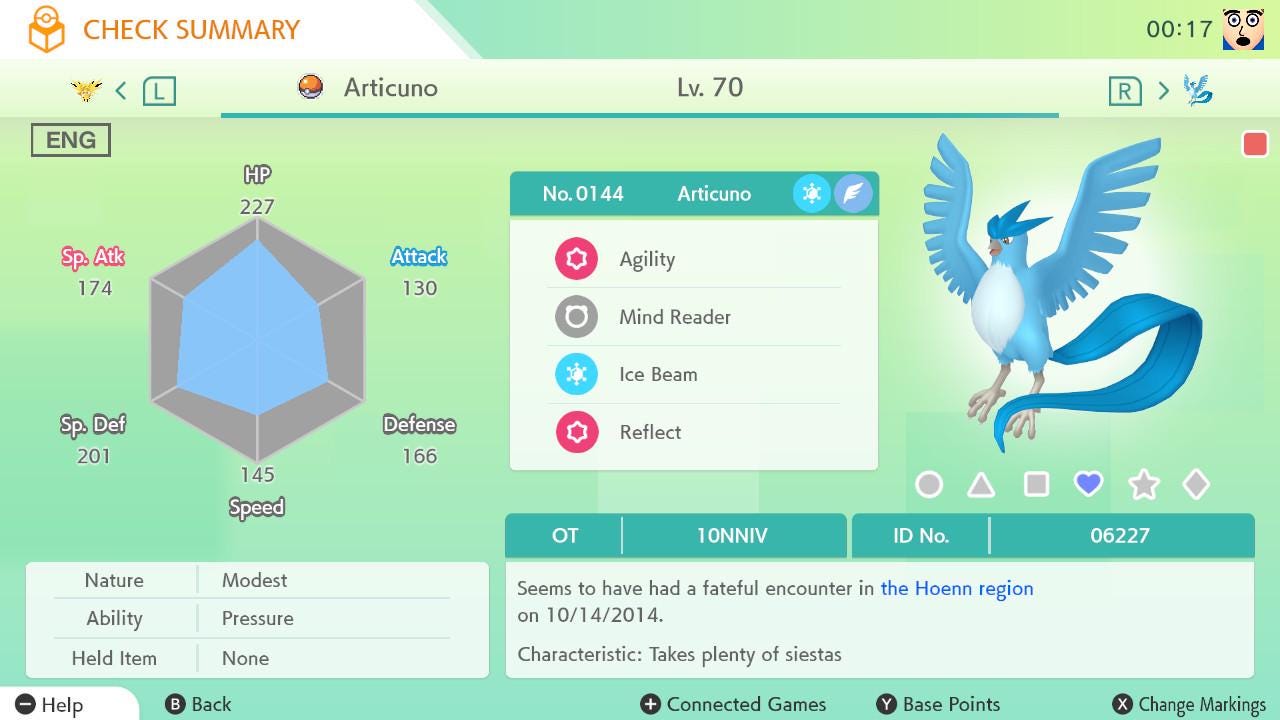Screen dimensions: 1280x720
Task: Toggle the star marking
Action: coord(1143,485)
